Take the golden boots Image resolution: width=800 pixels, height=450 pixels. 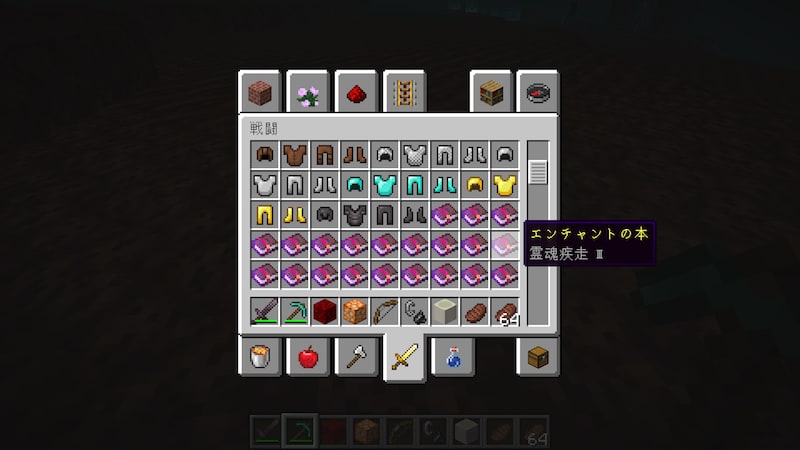click(295, 215)
